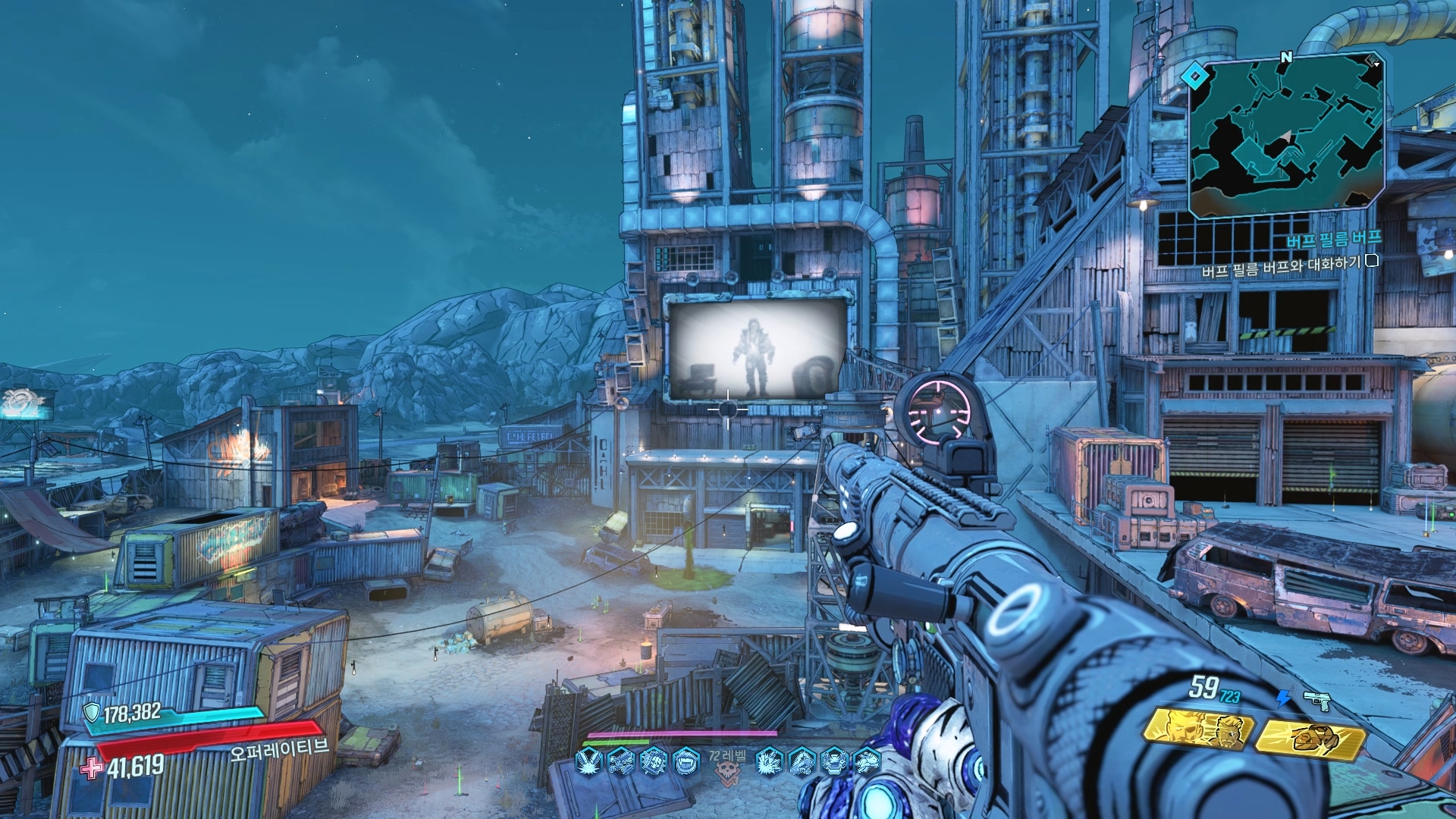This screenshot has width=1456, height=819.
Task: Select the pistol weapon type icon
Action: pyautogui.click(x=1317, y=701)
